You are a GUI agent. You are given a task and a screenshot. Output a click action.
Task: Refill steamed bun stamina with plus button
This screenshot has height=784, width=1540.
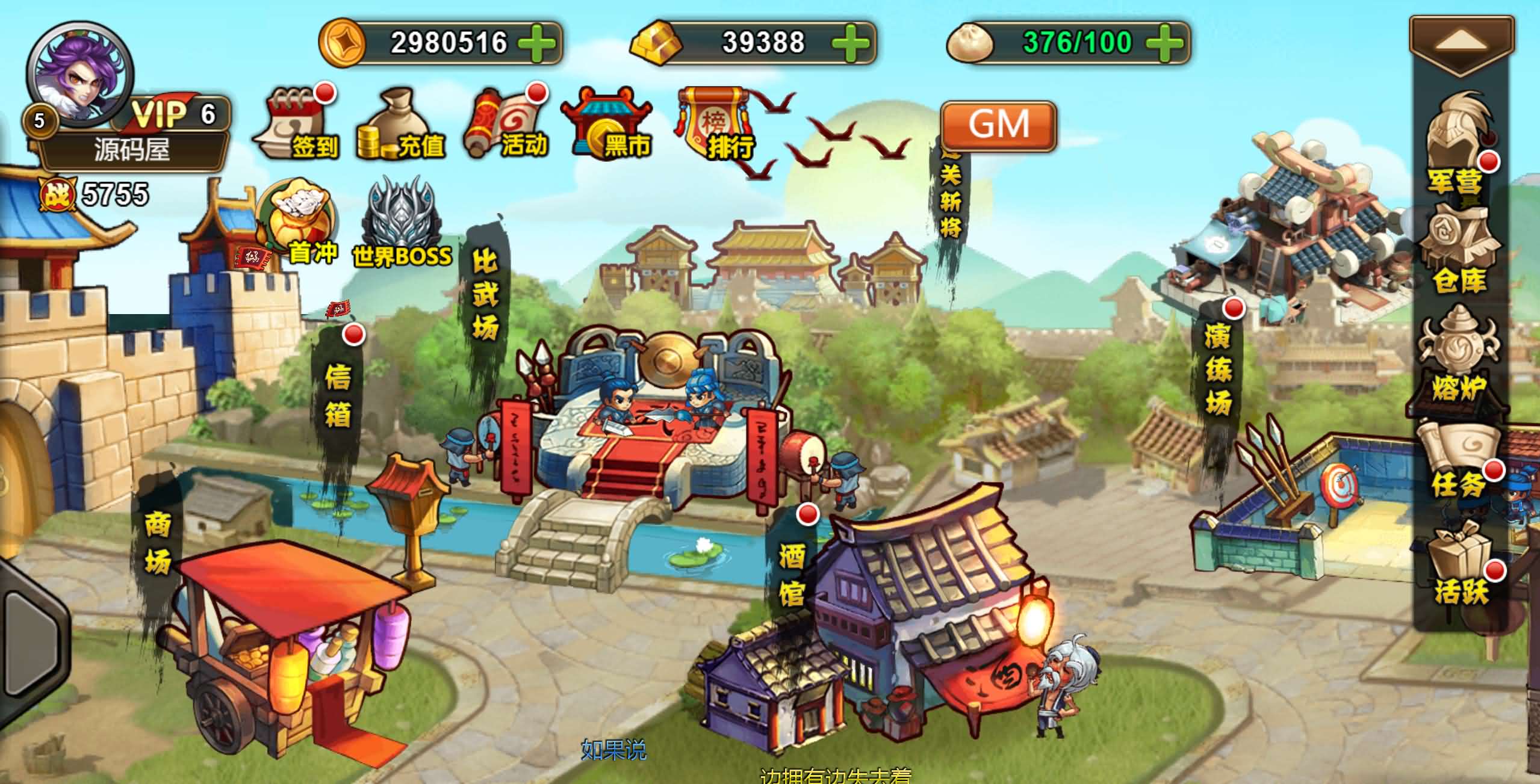pyautogui.click(x=1166, y=43)
